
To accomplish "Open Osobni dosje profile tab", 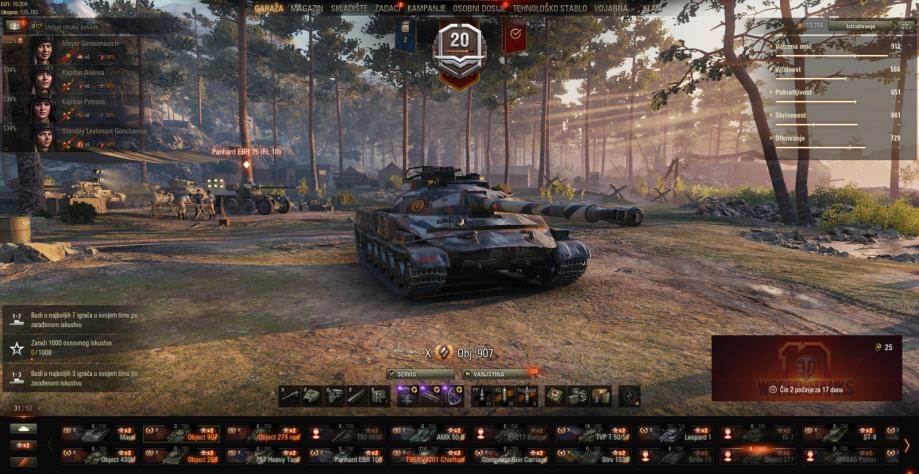I will (477, 8).
